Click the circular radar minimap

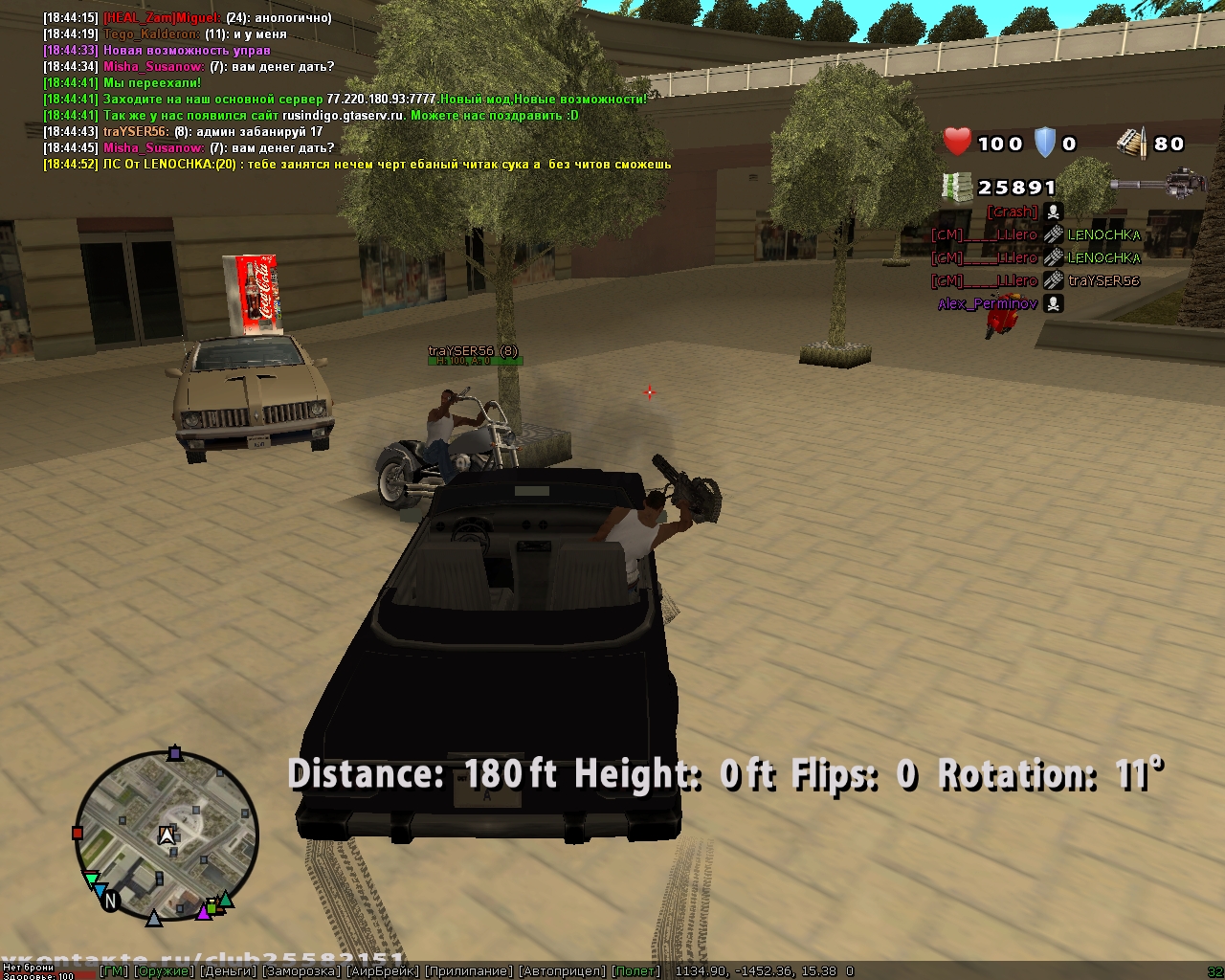[167, 836]
